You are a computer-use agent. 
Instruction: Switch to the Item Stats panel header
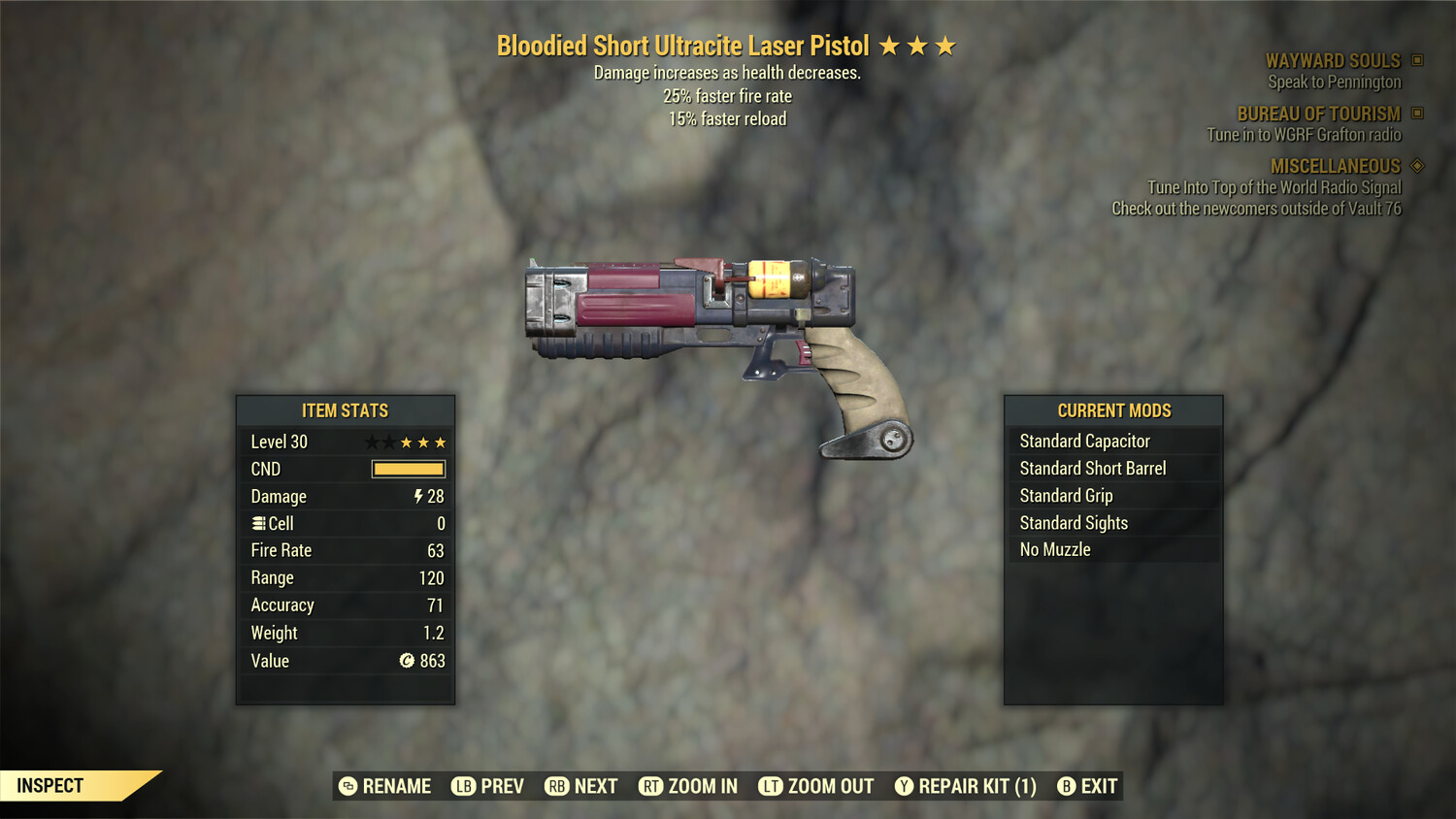(345, 410)
